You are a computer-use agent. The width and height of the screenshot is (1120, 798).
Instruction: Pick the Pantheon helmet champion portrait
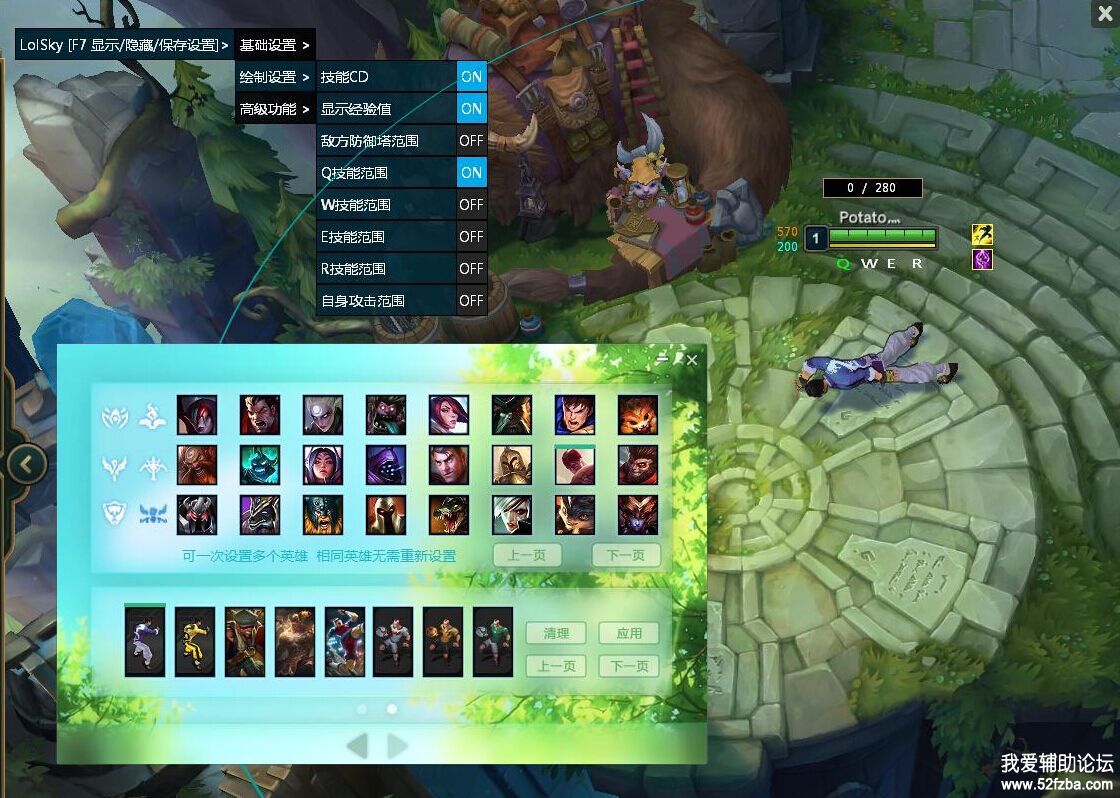point(386,515)
